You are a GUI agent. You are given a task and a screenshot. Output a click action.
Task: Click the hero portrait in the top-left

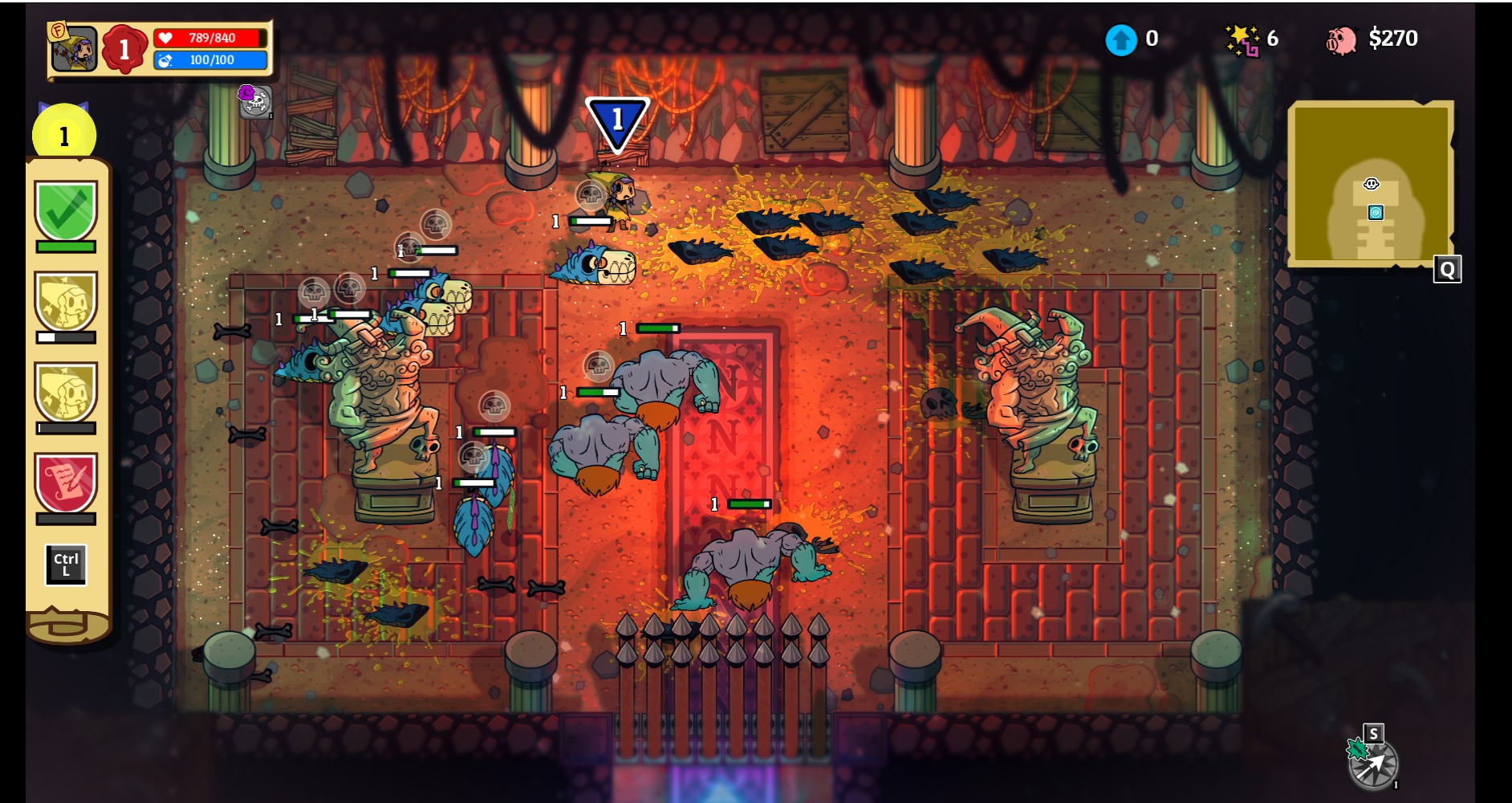74,49
